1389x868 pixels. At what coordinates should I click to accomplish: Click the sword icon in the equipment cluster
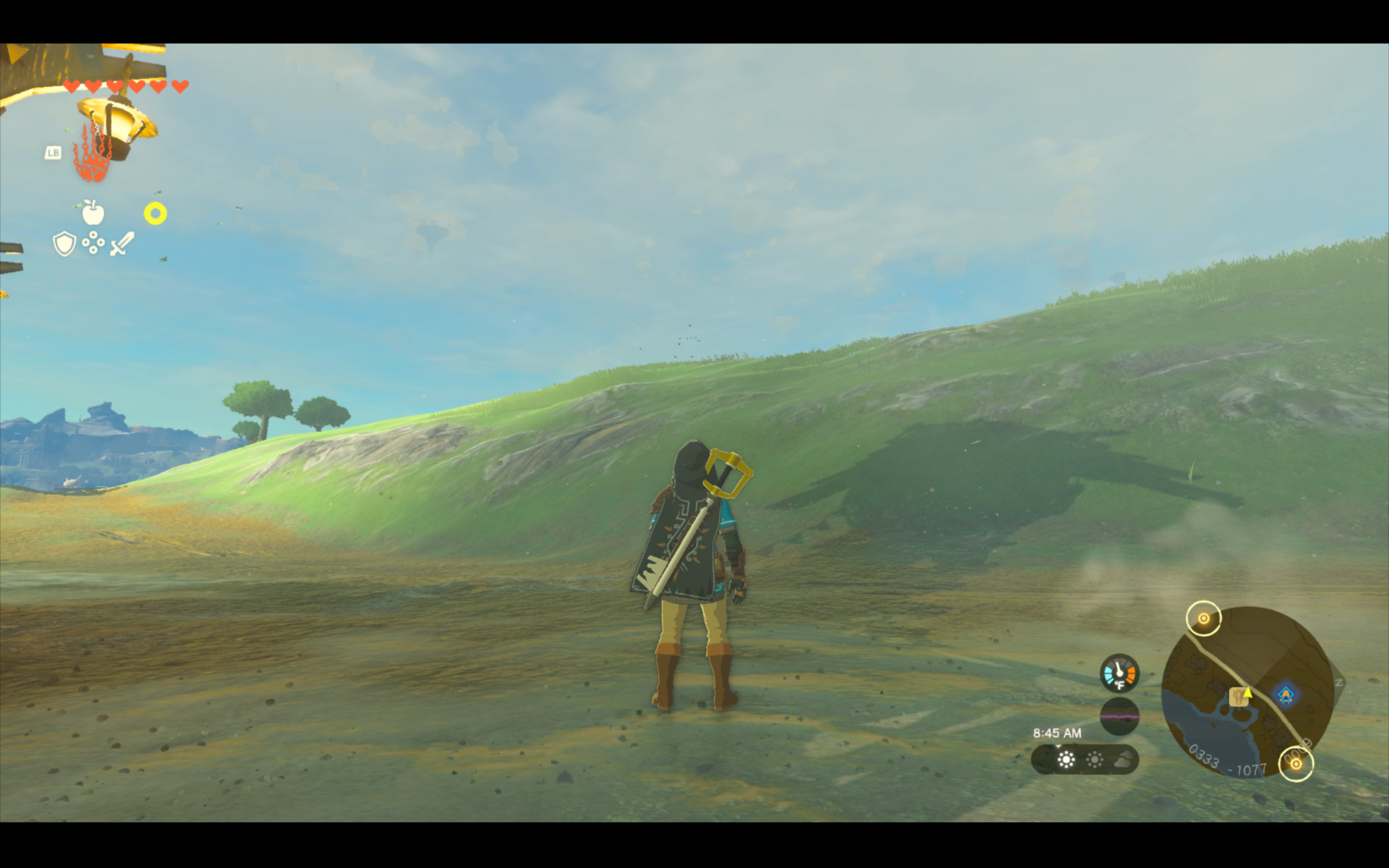point(120,242)
